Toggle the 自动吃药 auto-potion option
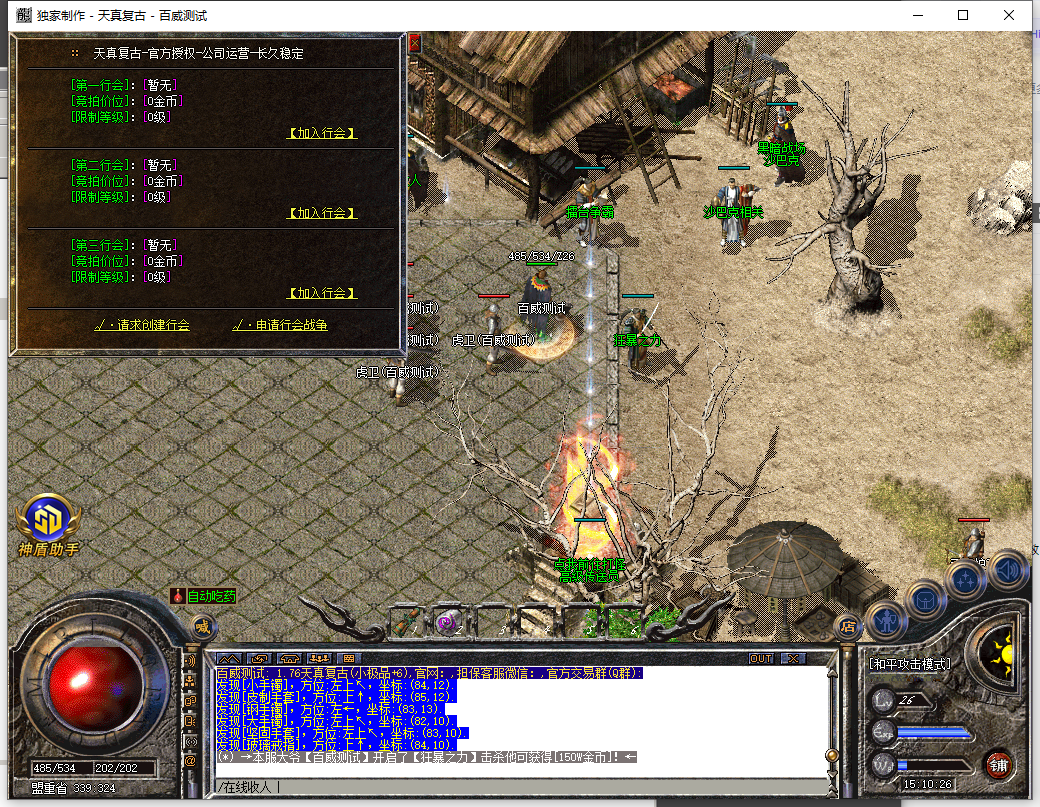 point(204,596)
